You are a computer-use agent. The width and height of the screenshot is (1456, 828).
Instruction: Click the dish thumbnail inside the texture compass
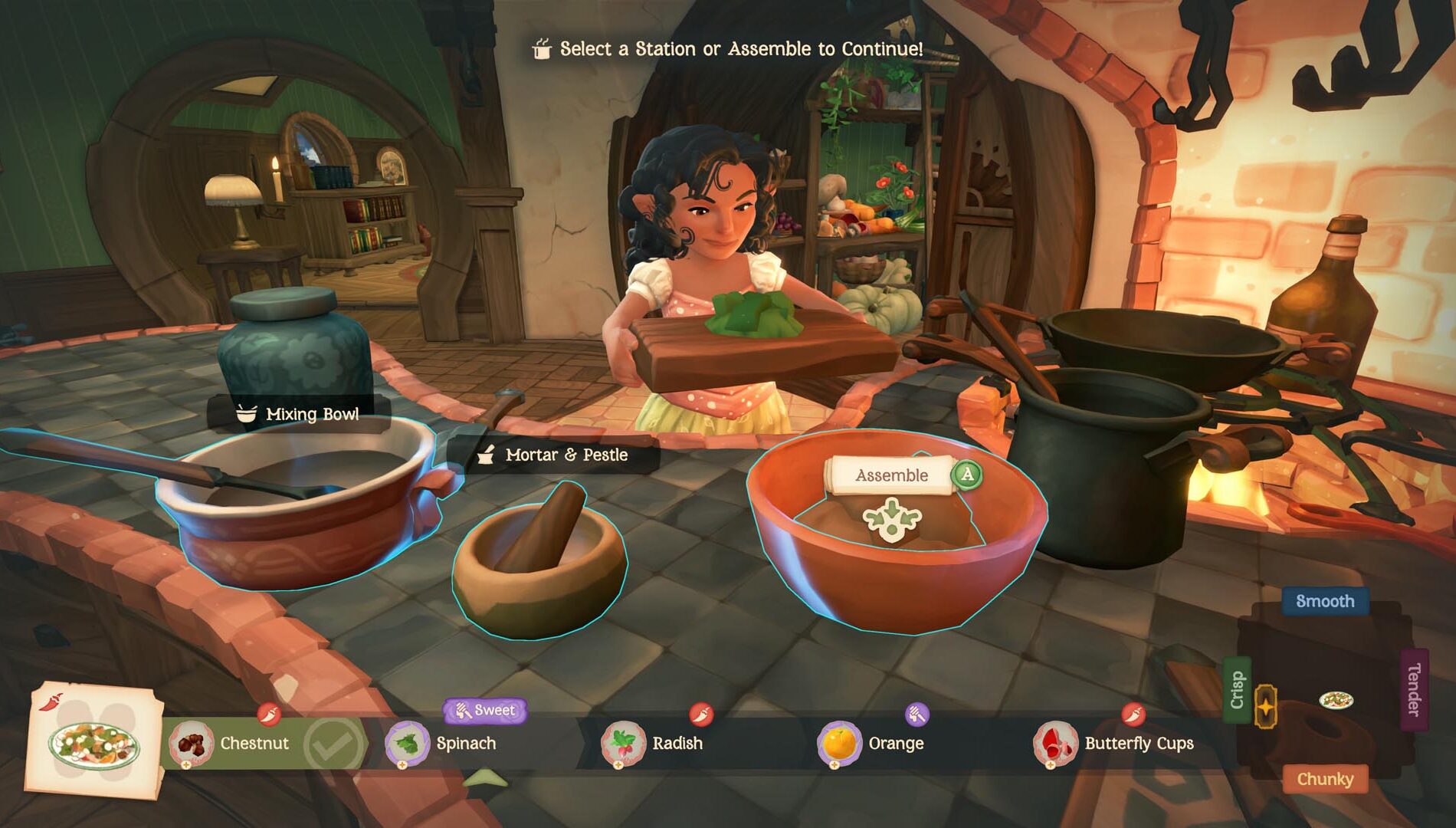click(1337, 700)
